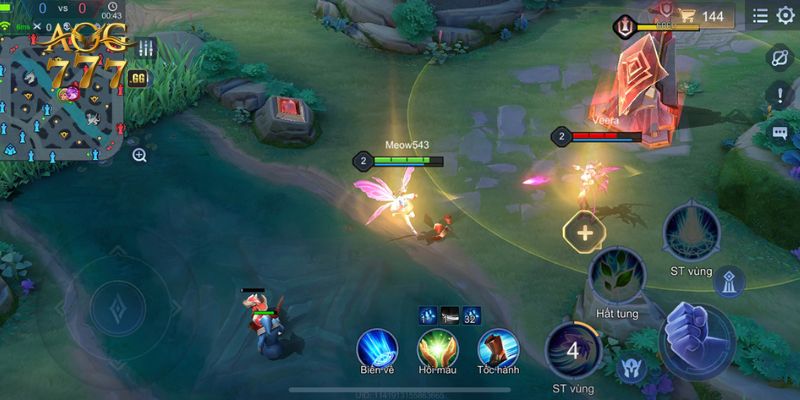Viewport: 800px width, 400px height.
Task: Select the ST vùng skill on cooldown
Action: pyautogui.click(x=572, y=350)
